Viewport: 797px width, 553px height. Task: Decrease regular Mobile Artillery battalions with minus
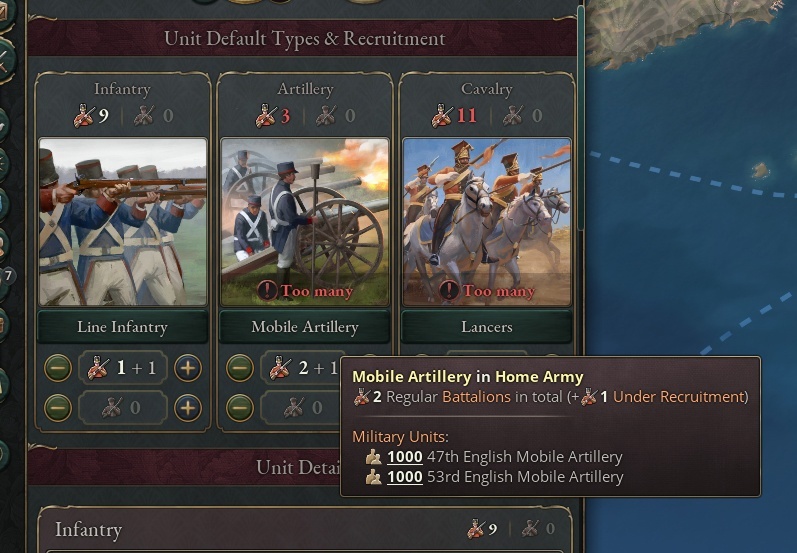point(240,368)
